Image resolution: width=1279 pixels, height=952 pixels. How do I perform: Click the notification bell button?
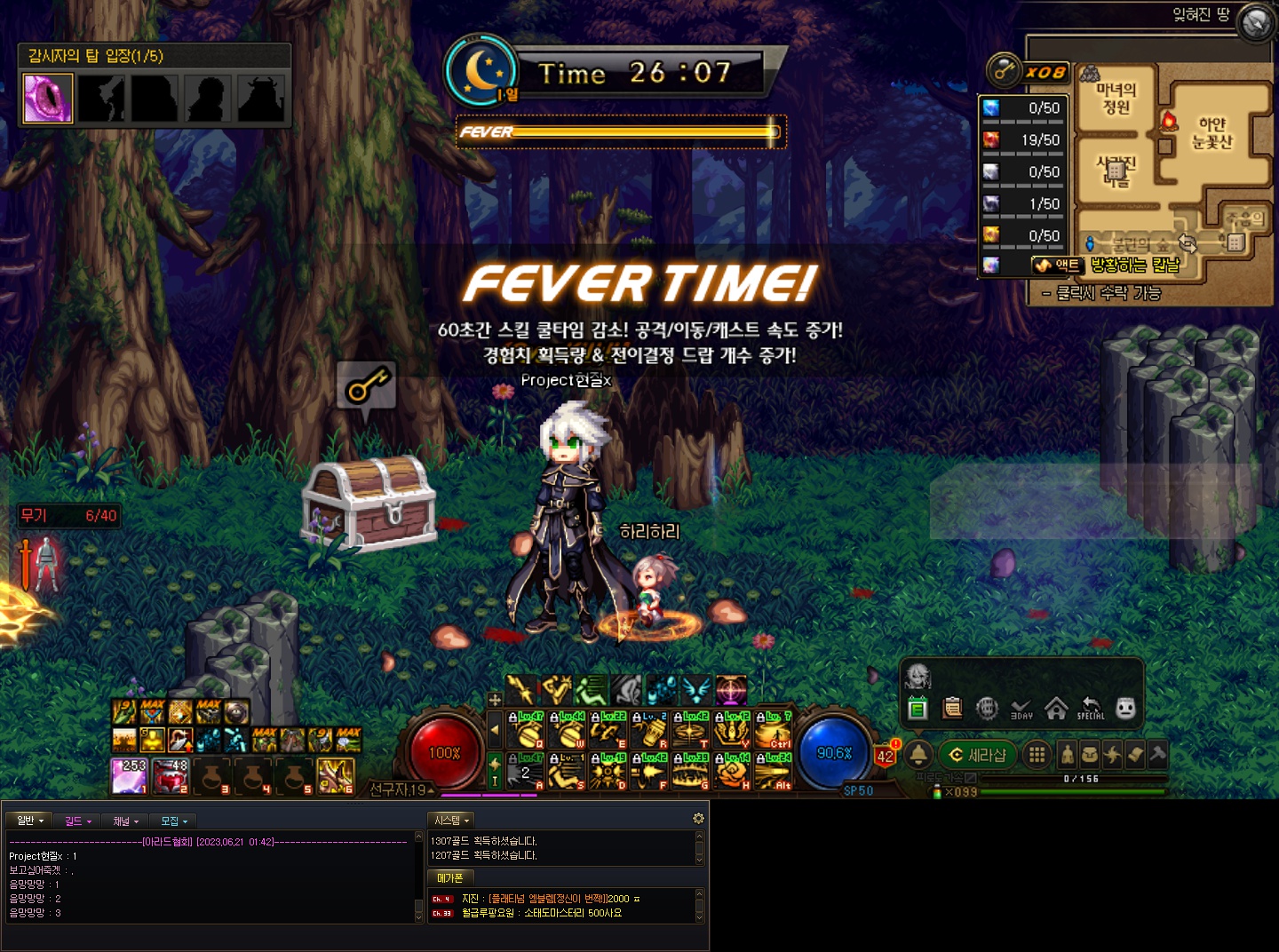coord(918,755)
